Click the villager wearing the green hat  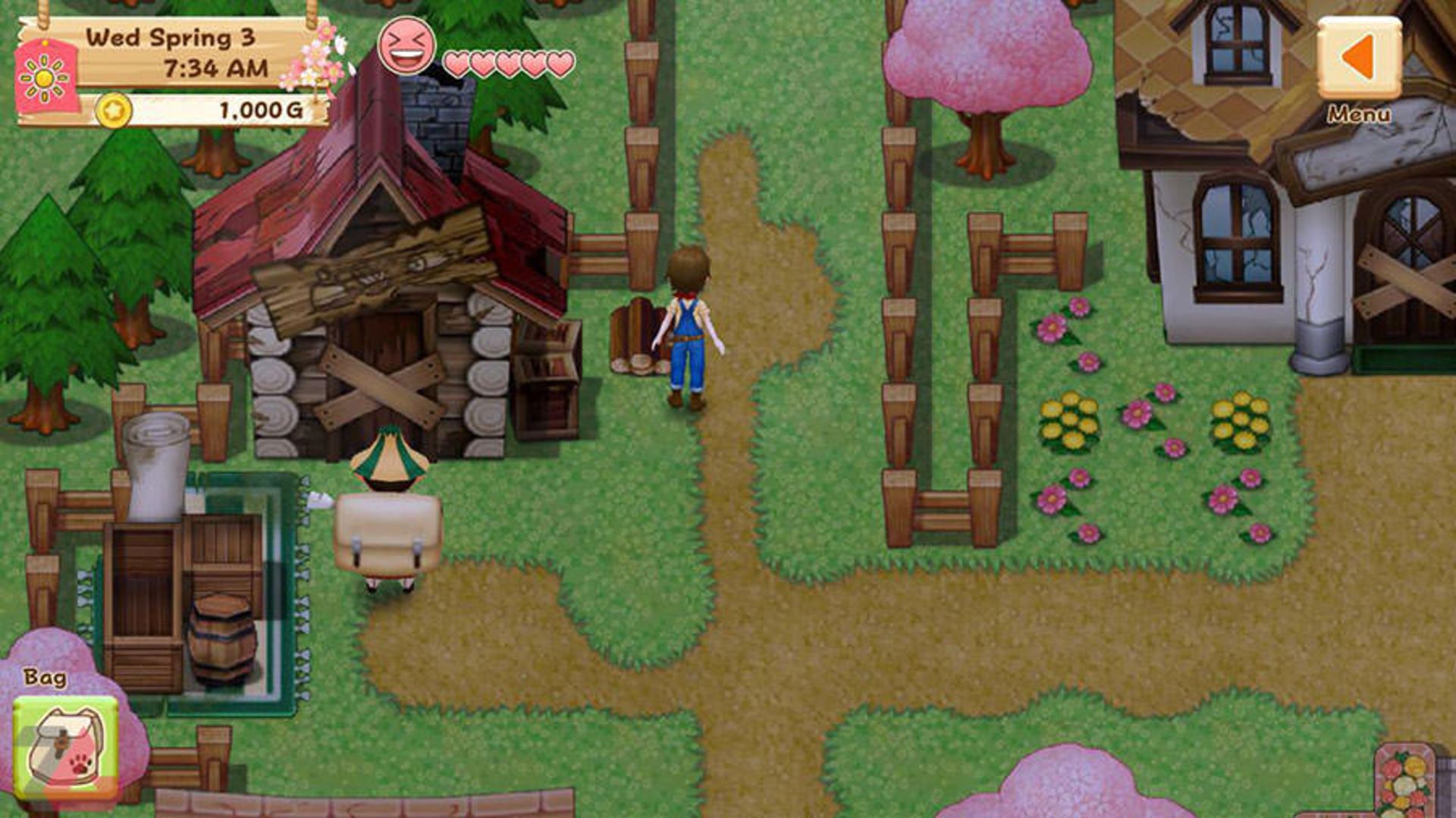coord(387,493)
